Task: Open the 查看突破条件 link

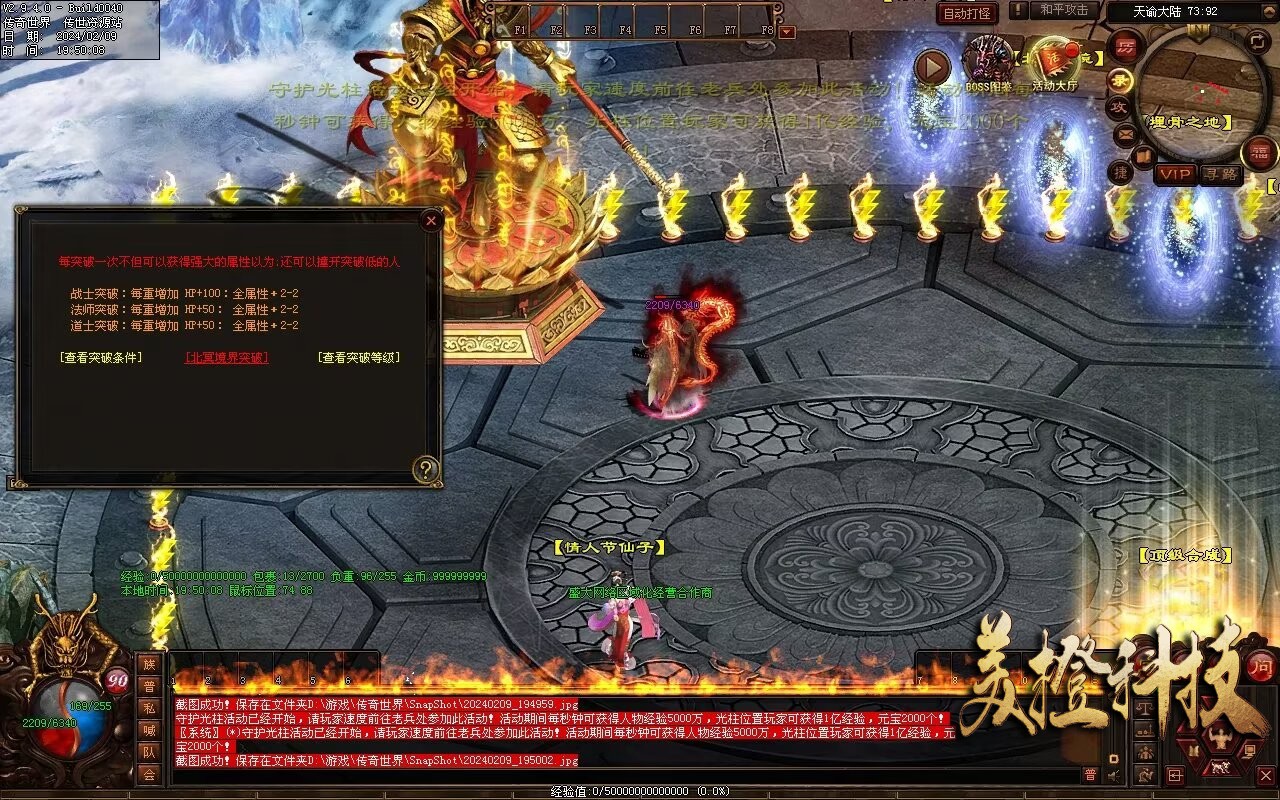Action: [101, 358]
